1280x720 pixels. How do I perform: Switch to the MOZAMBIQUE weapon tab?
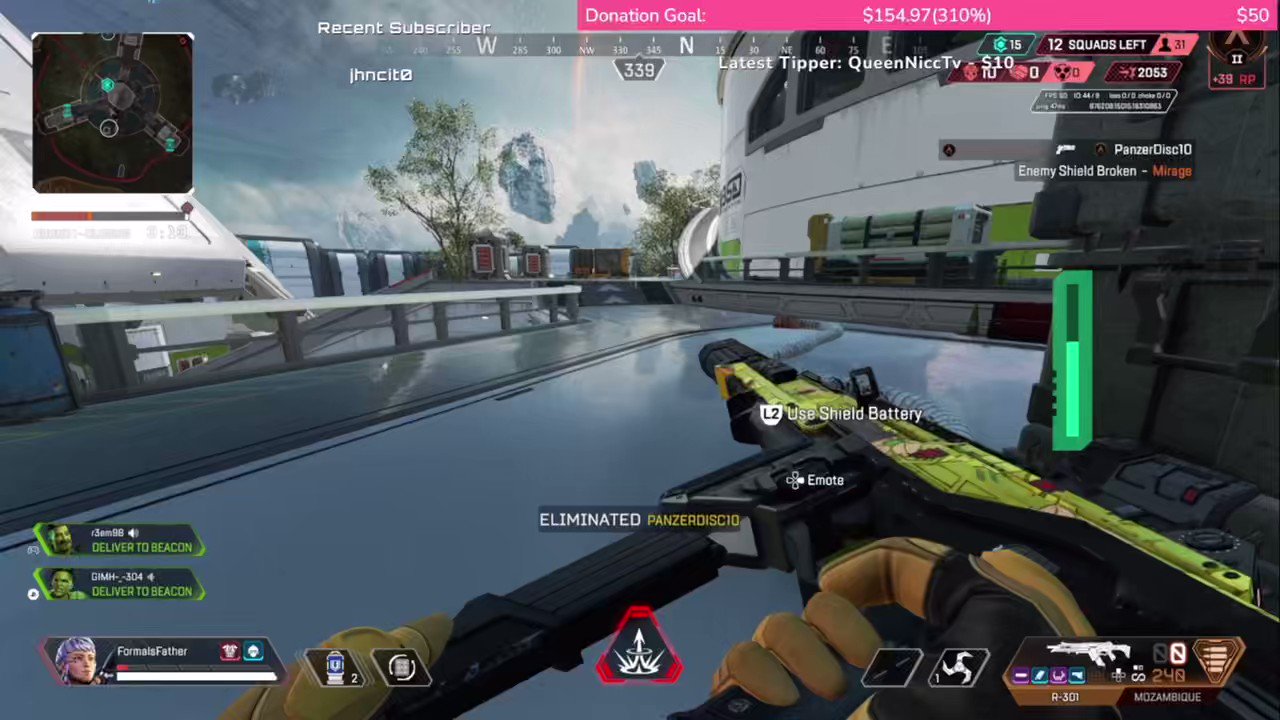click(x=1168, y=695)
